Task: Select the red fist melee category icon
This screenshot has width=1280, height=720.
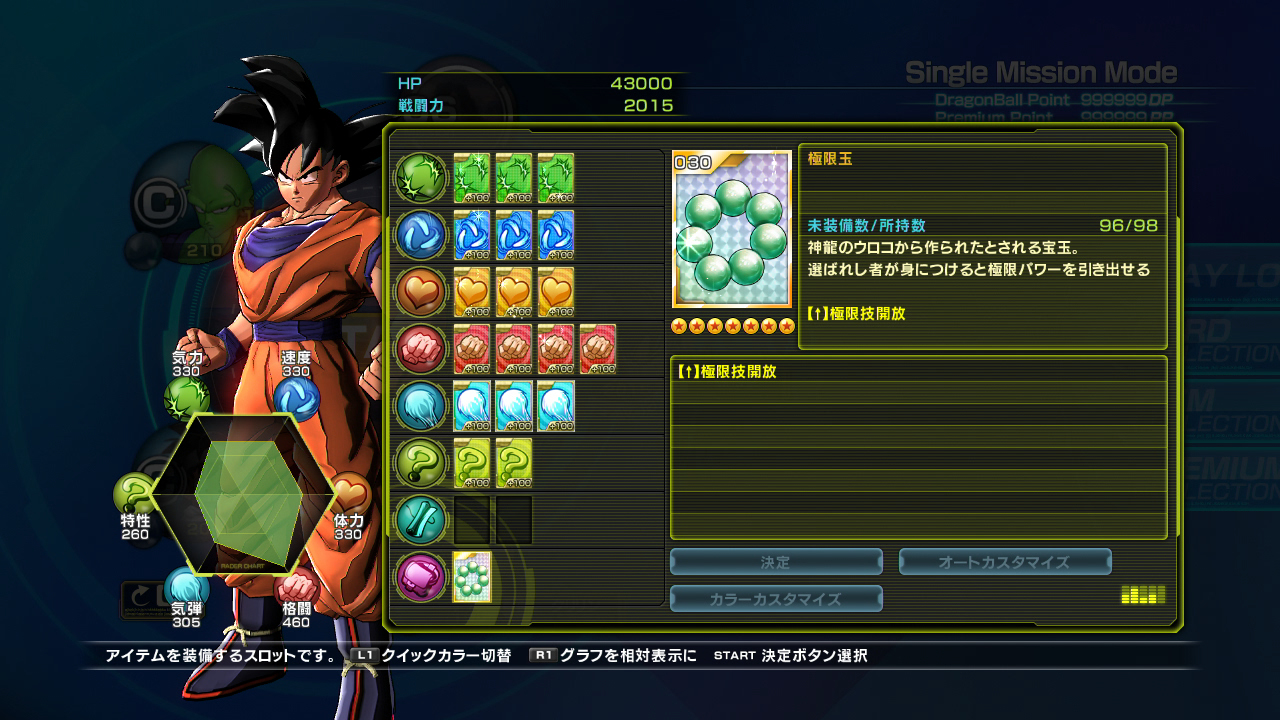Action: tap(421, 349)
